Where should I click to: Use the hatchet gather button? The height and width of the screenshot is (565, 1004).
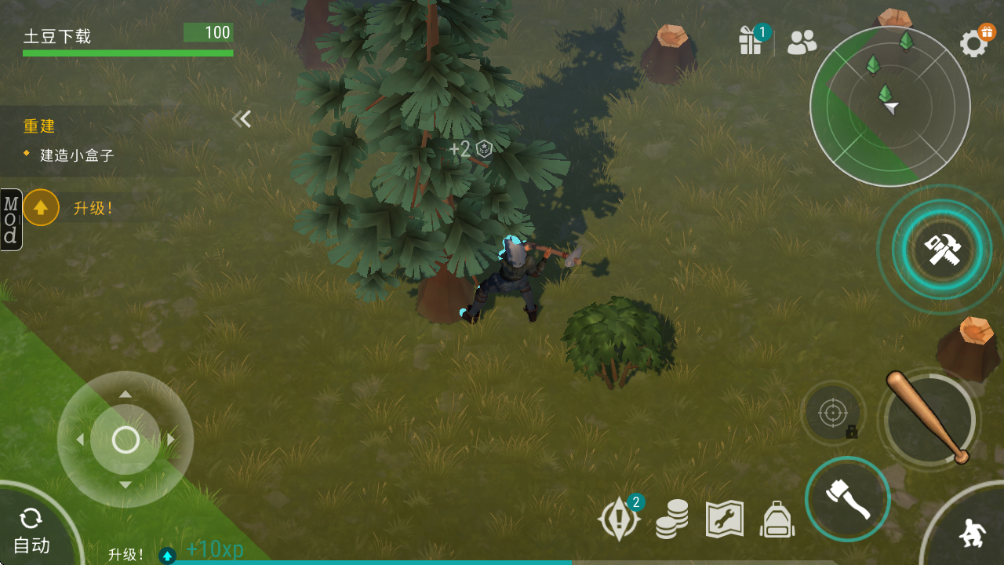(847, 498)
